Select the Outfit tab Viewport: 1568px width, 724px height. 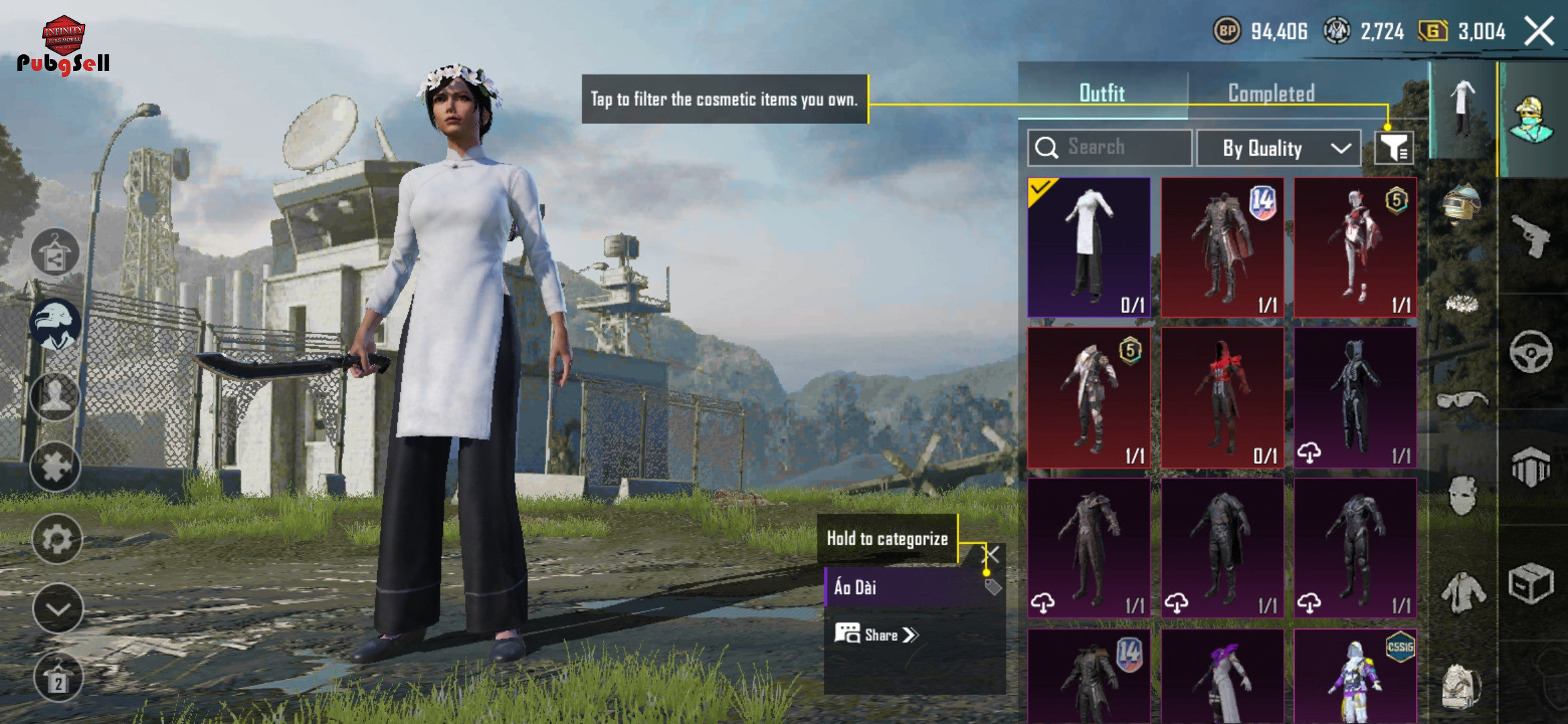point(1102,93)
